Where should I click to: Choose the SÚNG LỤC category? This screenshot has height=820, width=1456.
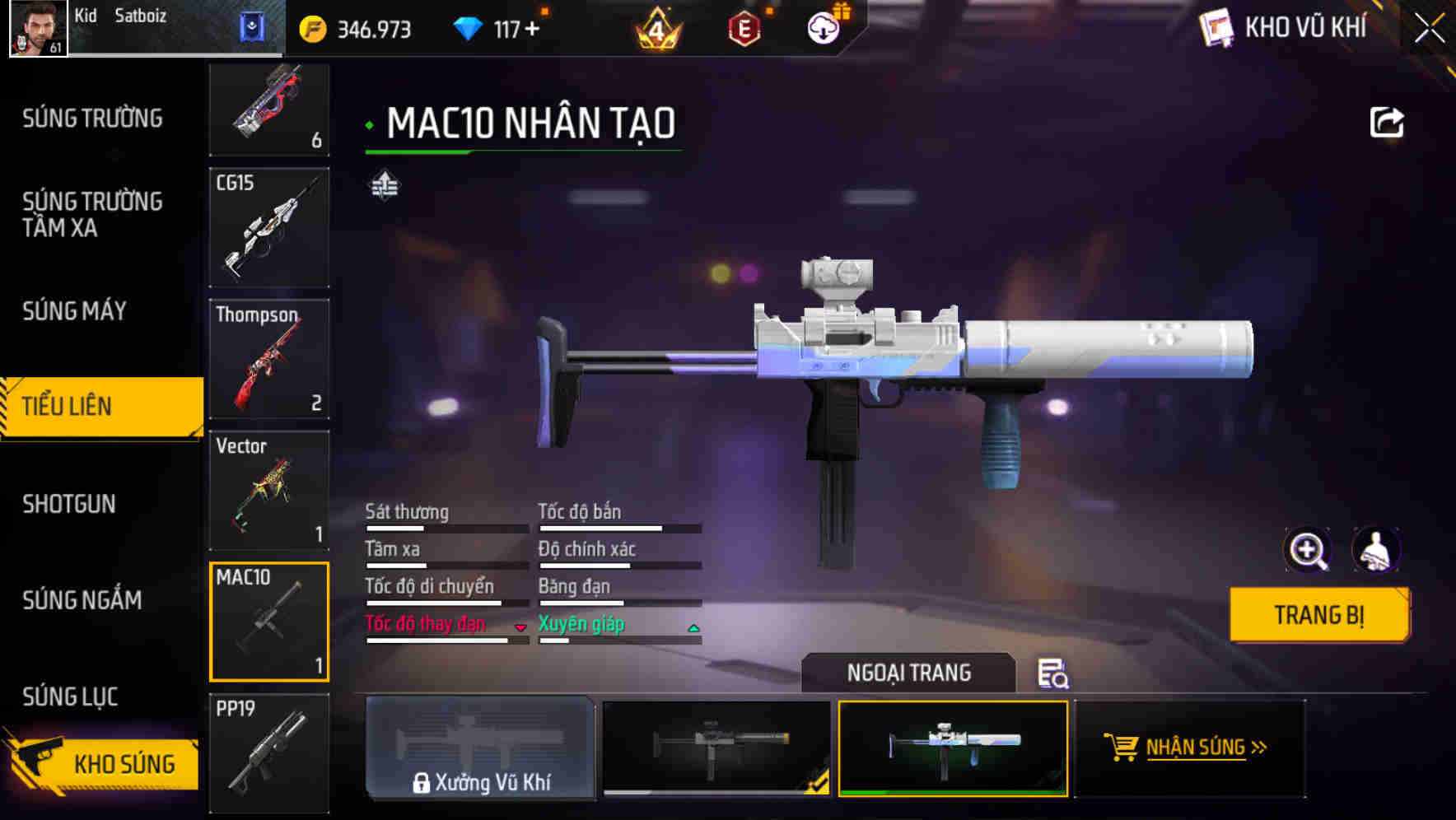tap(70, 697)
